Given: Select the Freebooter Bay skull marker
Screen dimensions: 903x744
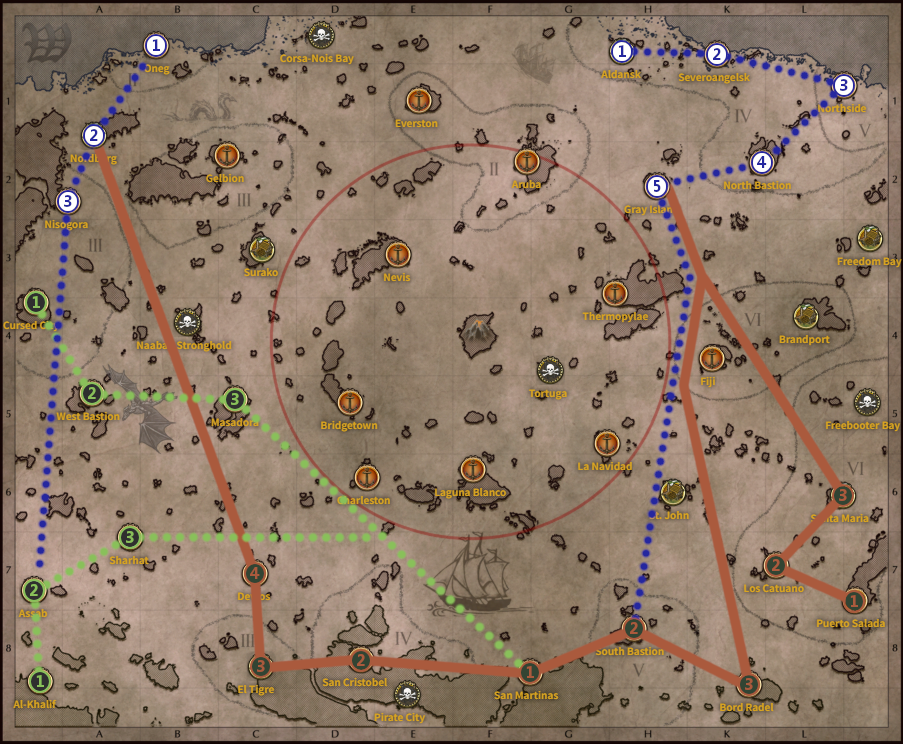Looking at the screenshot, I should 866,403.
